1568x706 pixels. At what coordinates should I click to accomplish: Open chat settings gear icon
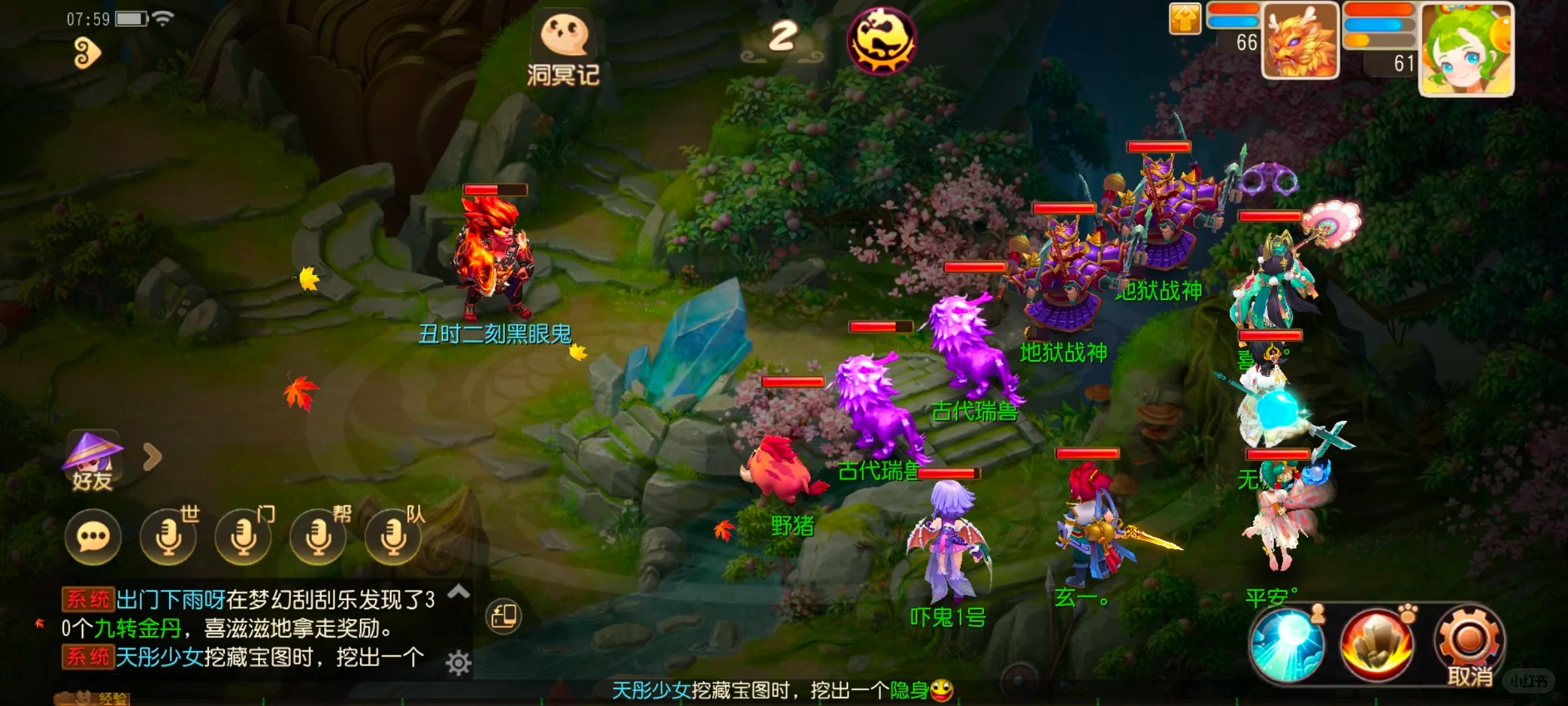click(x=459, y=664)
